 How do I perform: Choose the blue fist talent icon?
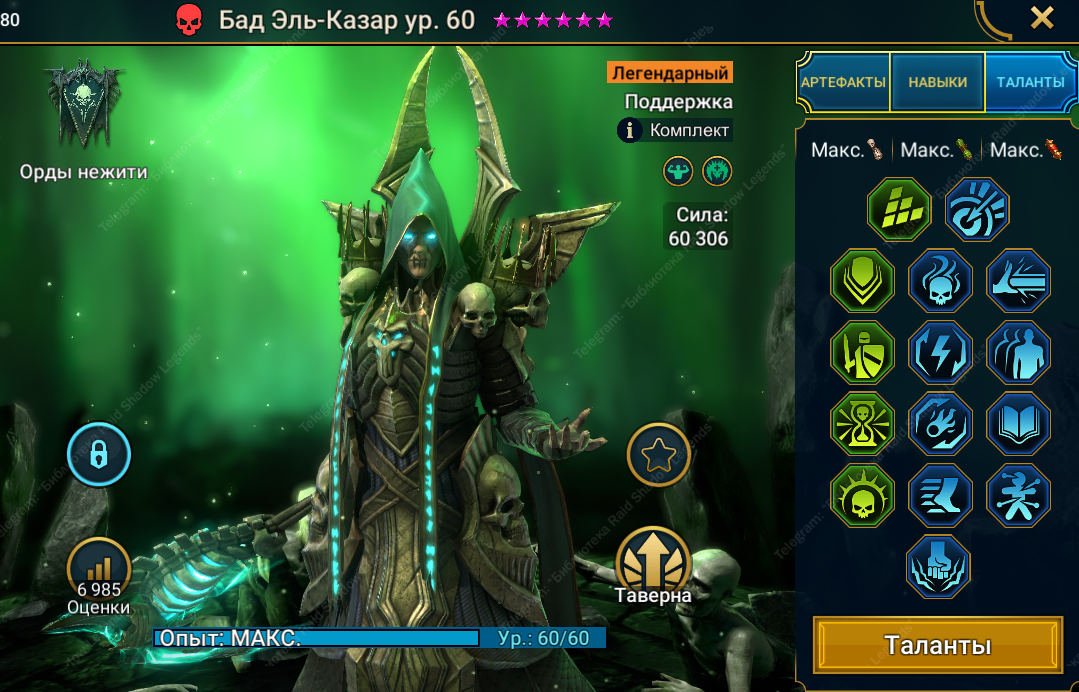(940, 567)
